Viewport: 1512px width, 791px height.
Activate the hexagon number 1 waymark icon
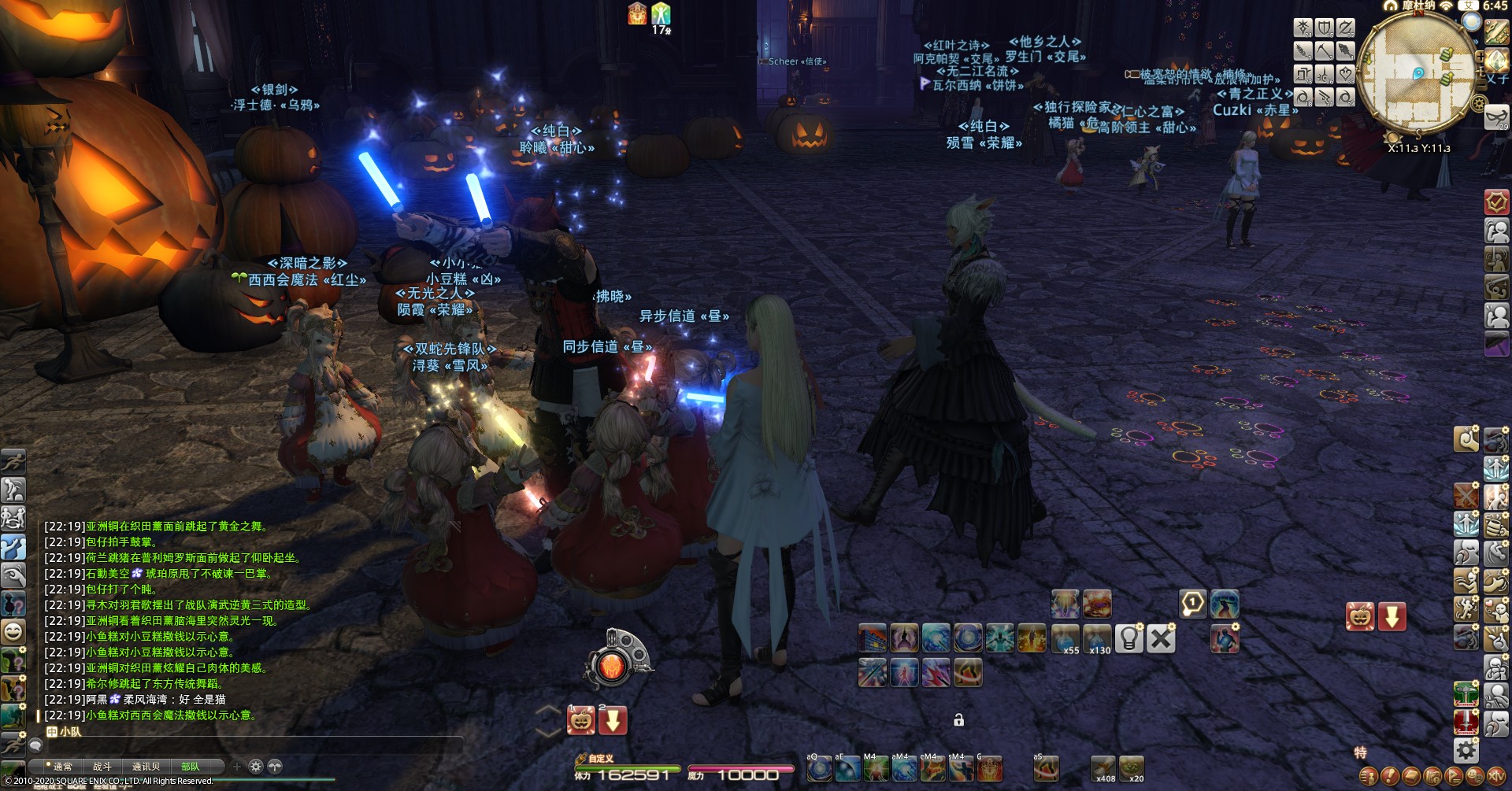tap(1192, 604)
